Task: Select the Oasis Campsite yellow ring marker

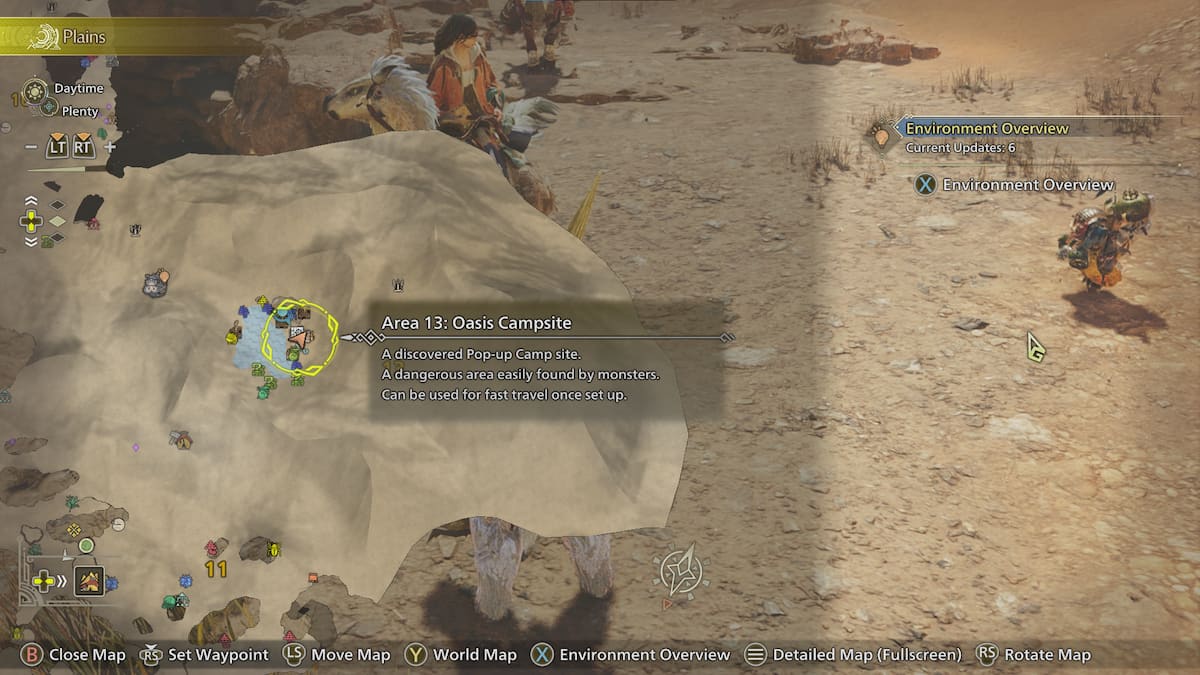Action: coord(298,338)
